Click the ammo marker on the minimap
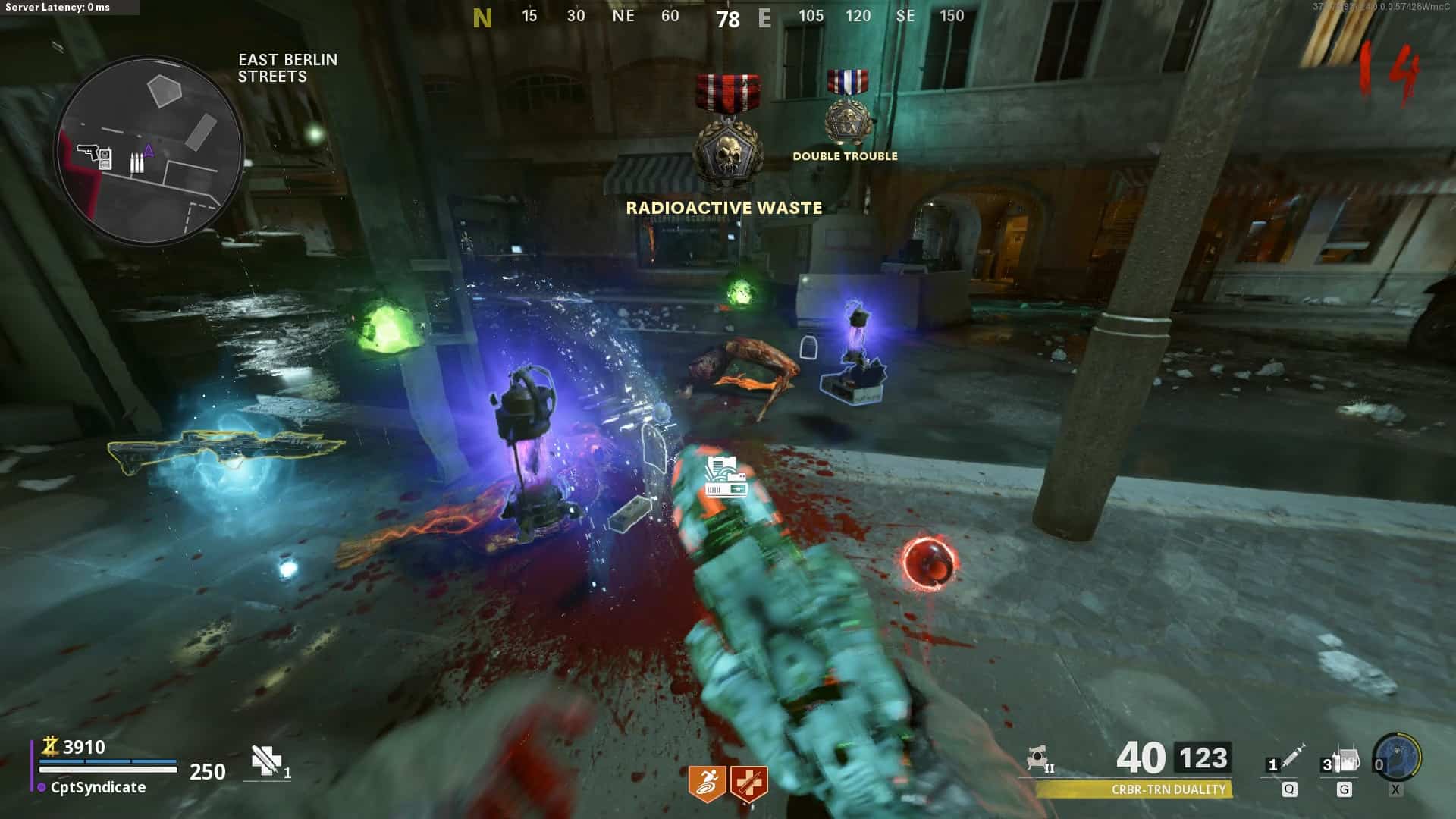1456x819 pixels. [136, 162]
